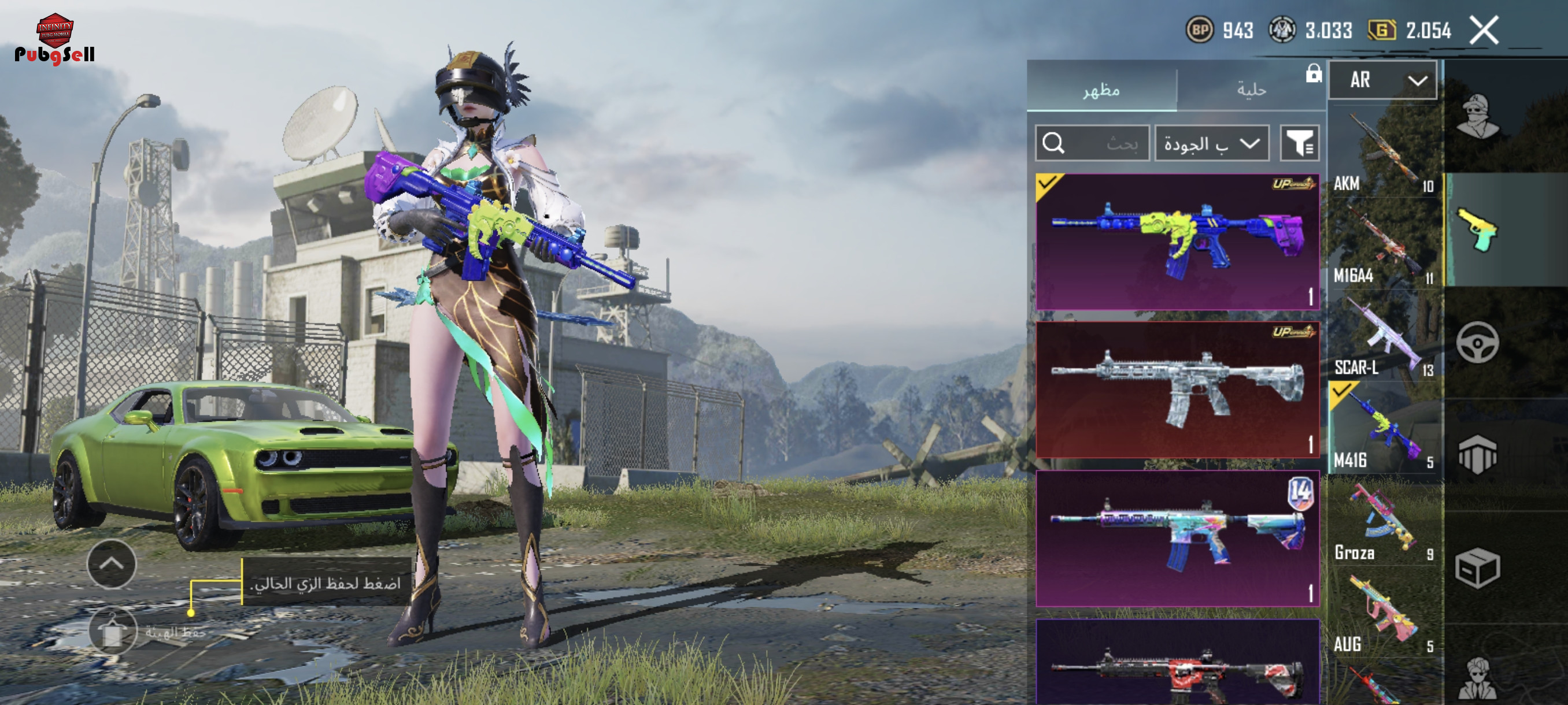Switch to the مظهر skins tab

click(1101, 90)
